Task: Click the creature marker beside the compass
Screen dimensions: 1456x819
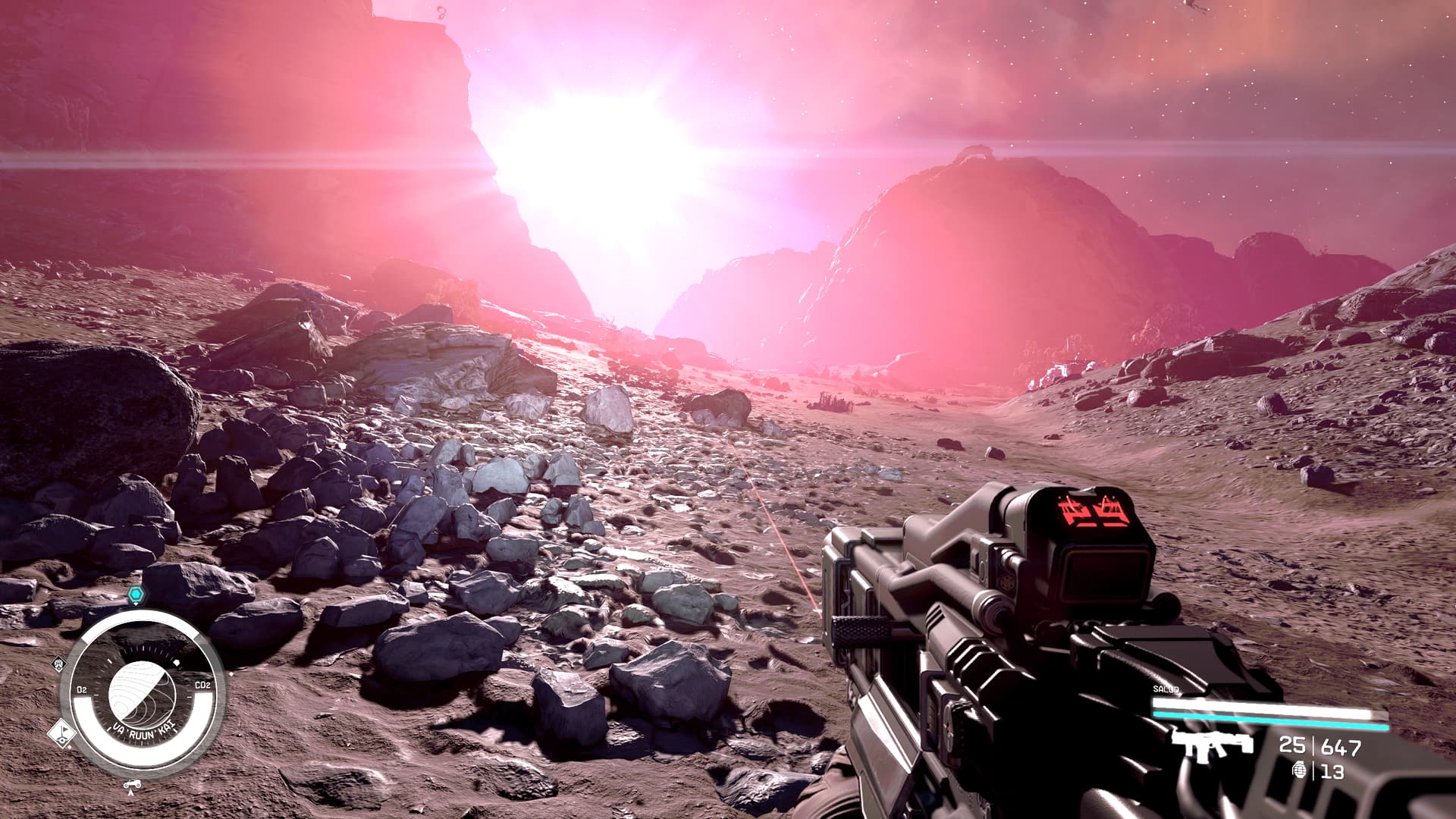Action: click(x=58, y=664)
